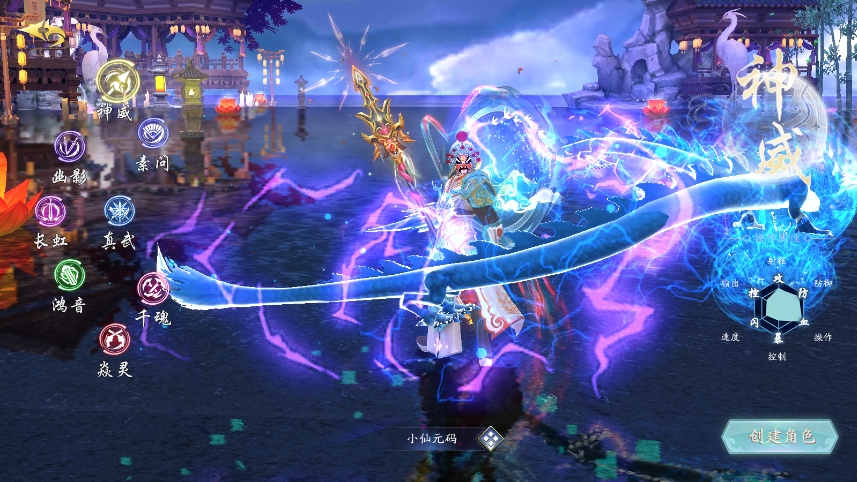
Task: Pick the 素问 class icon
Action: (153, 133)
